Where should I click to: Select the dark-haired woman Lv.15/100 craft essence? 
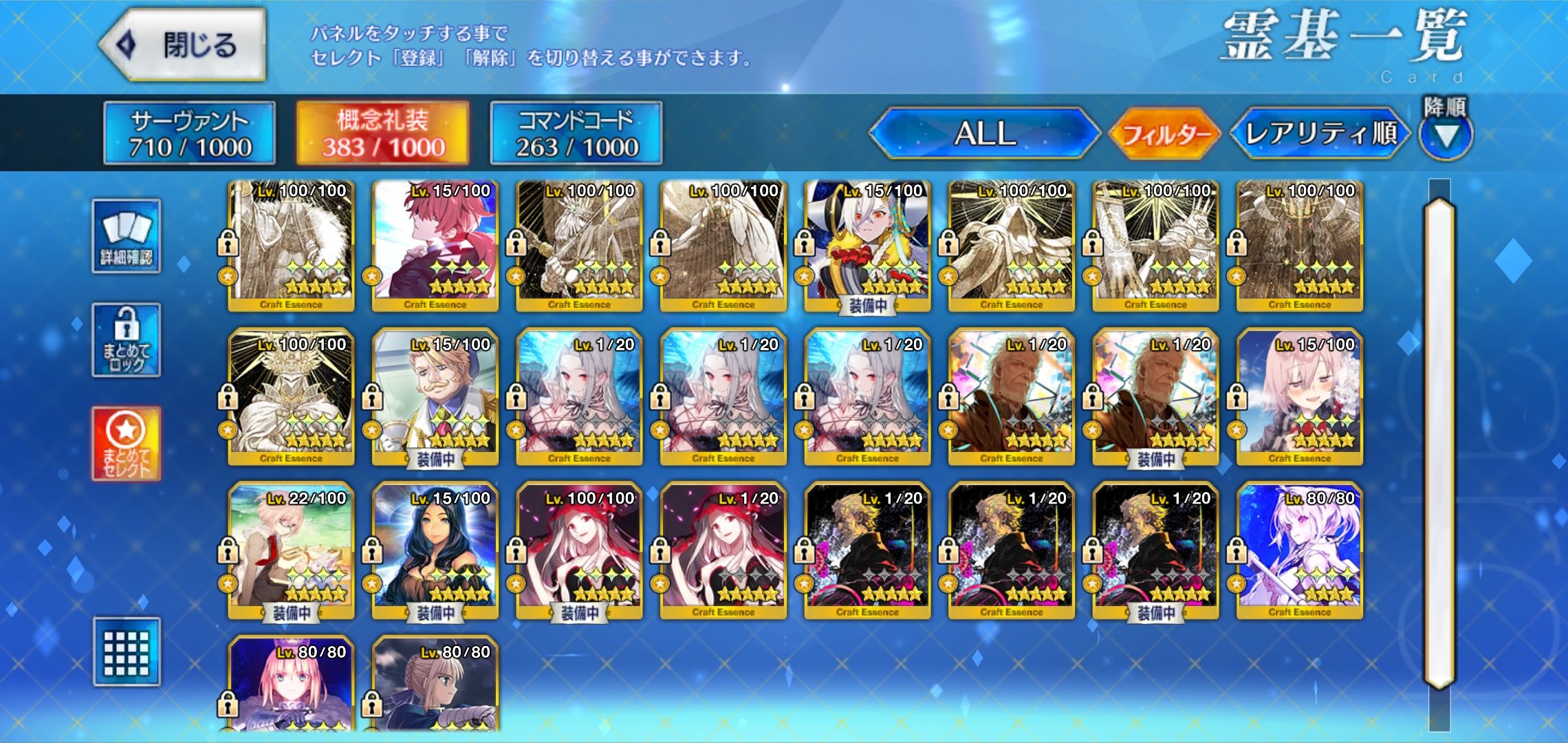click(435, 551)
